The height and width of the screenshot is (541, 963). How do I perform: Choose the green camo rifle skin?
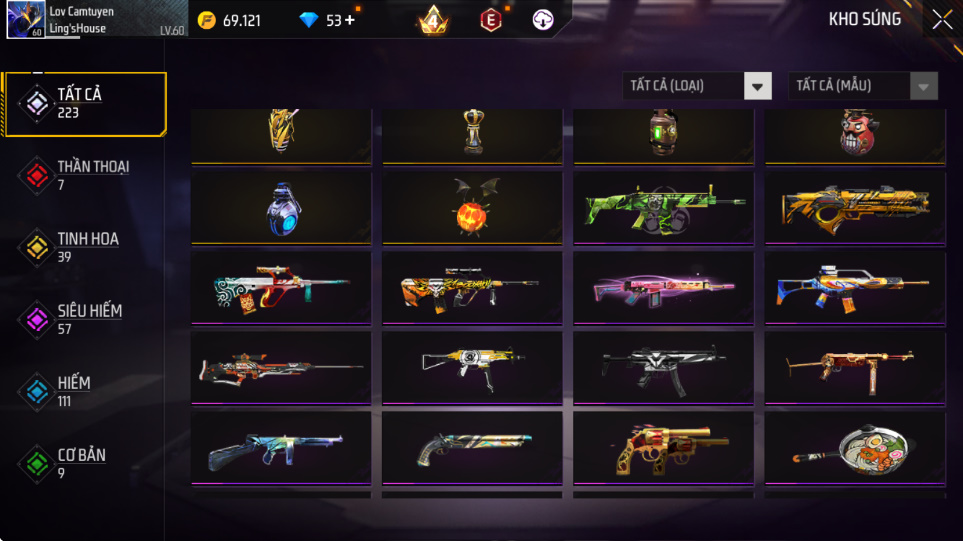click(x=663, y=208)
